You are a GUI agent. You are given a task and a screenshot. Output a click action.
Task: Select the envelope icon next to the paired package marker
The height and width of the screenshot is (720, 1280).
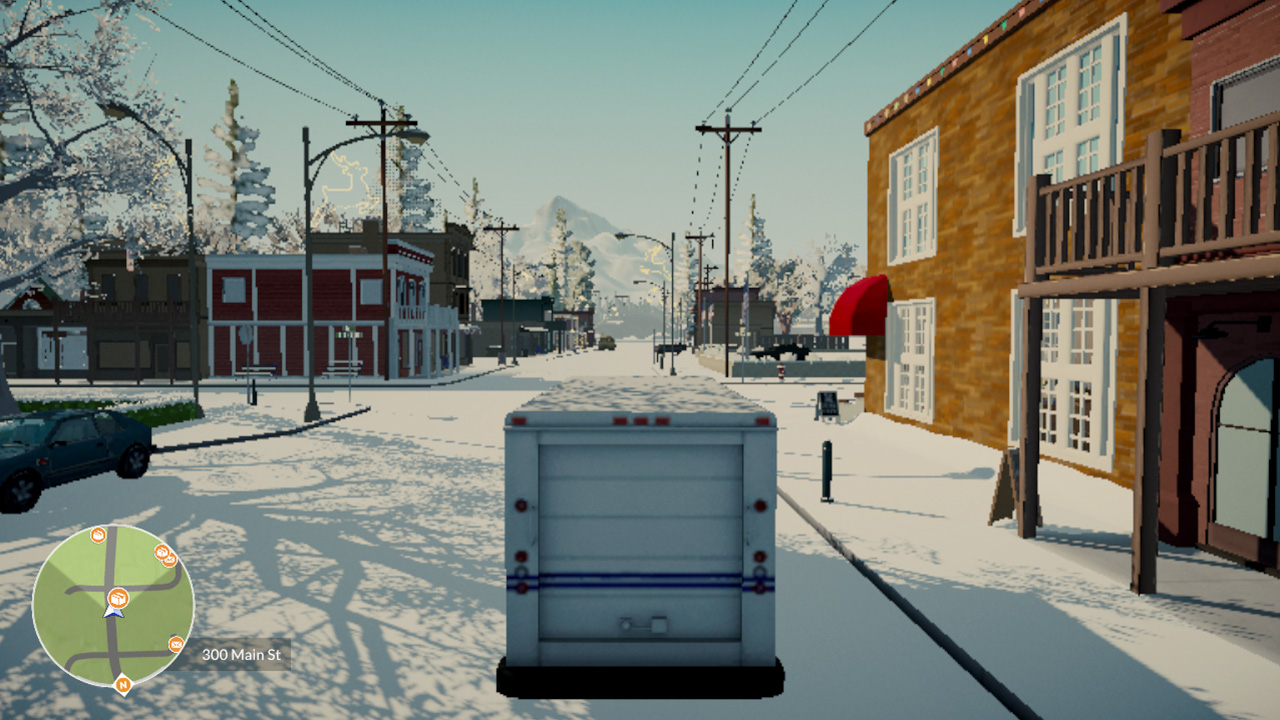pos(170,561)
